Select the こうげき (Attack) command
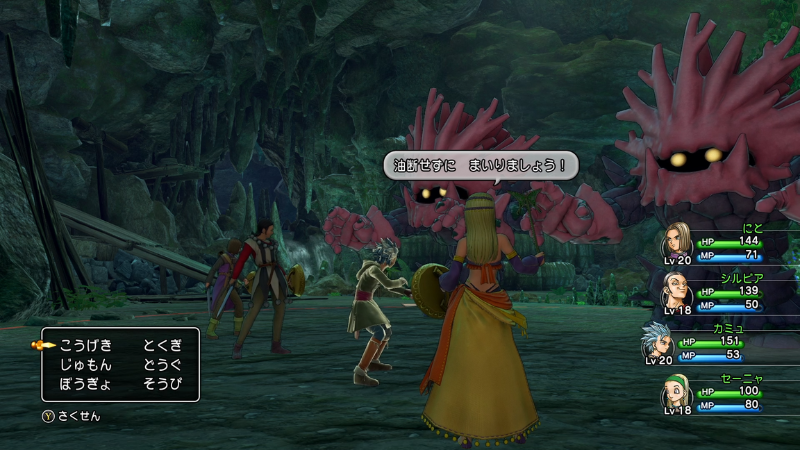The width and height of the screenshot is (800, 450). pyautogui.click(x=85, y=345)
